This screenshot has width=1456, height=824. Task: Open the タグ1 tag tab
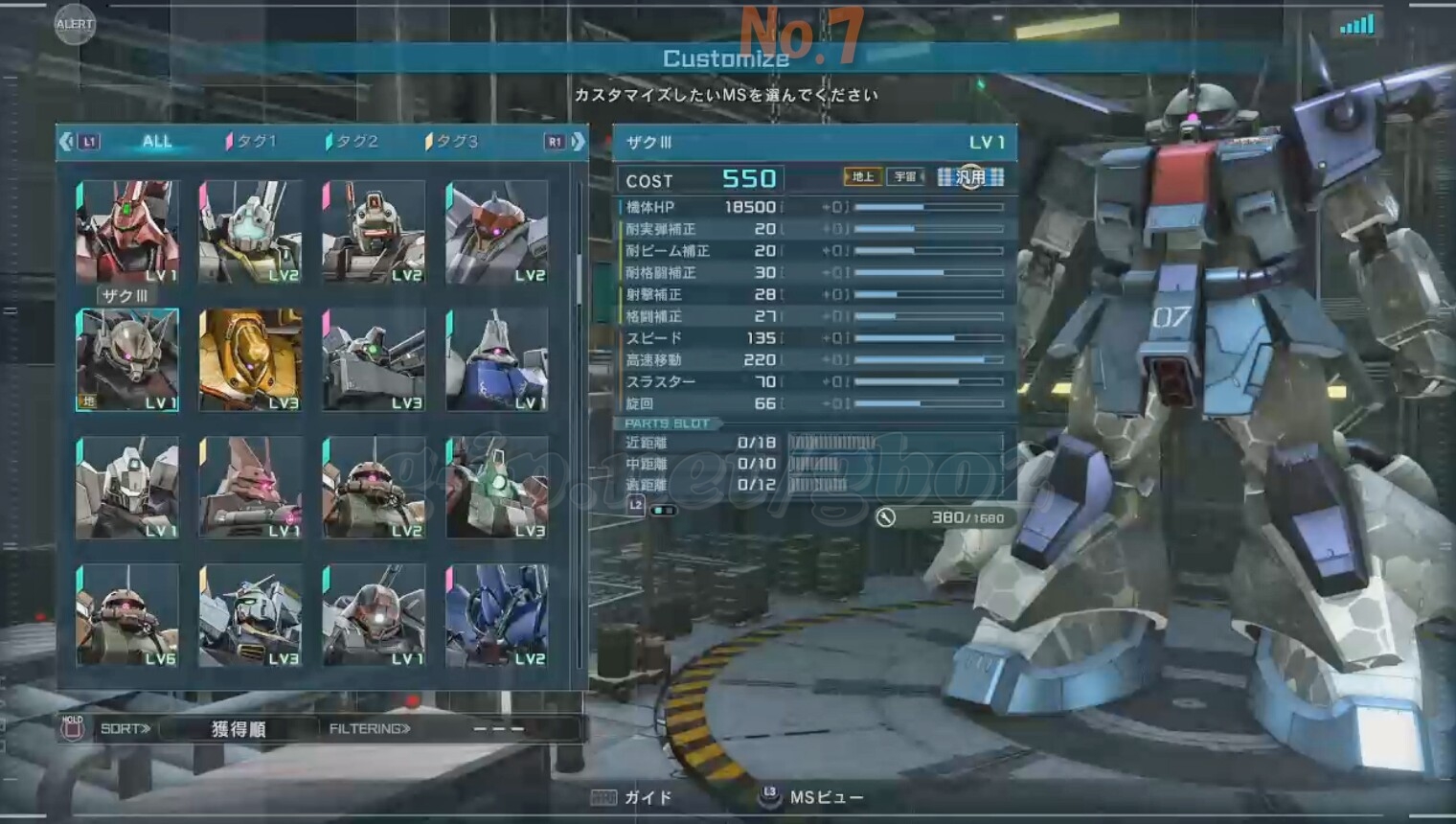pyautogui.click(x=251, y=142)
